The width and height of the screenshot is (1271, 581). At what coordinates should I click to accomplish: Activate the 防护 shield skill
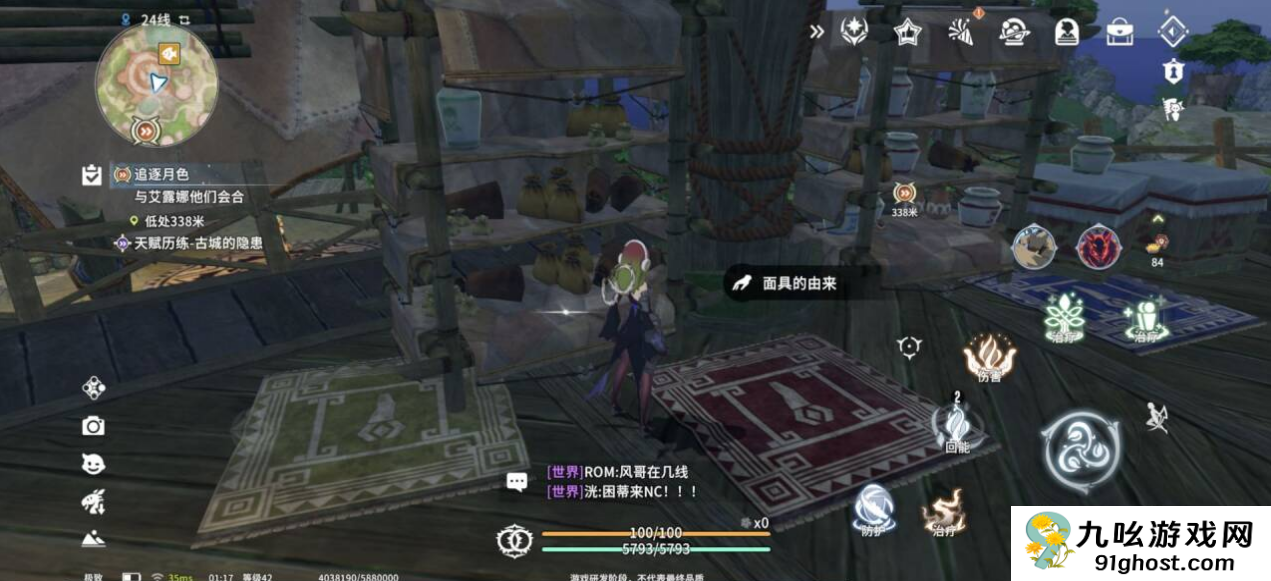coord(873,506)
